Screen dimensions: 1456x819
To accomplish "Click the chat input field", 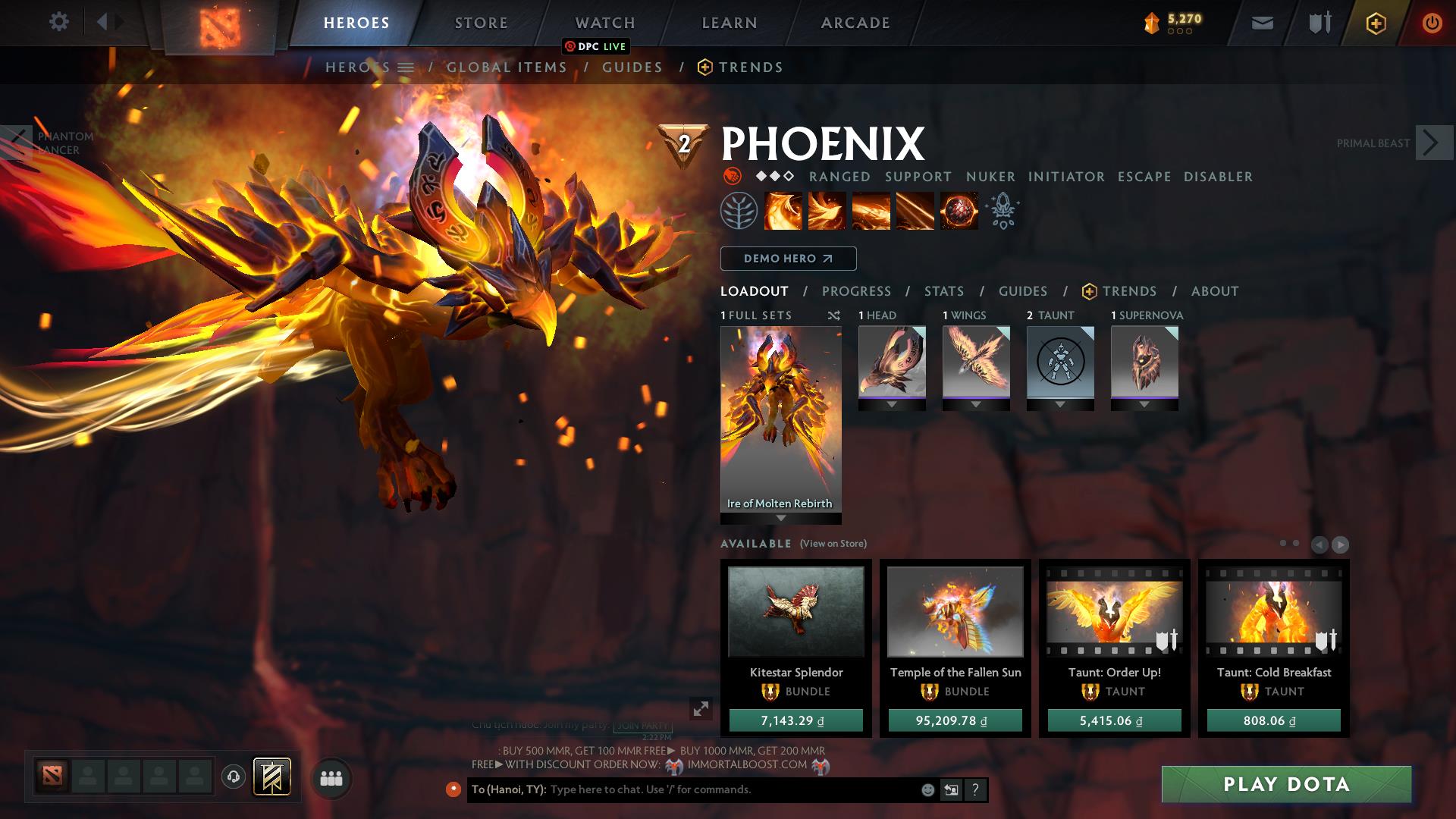I will point(720,789).
